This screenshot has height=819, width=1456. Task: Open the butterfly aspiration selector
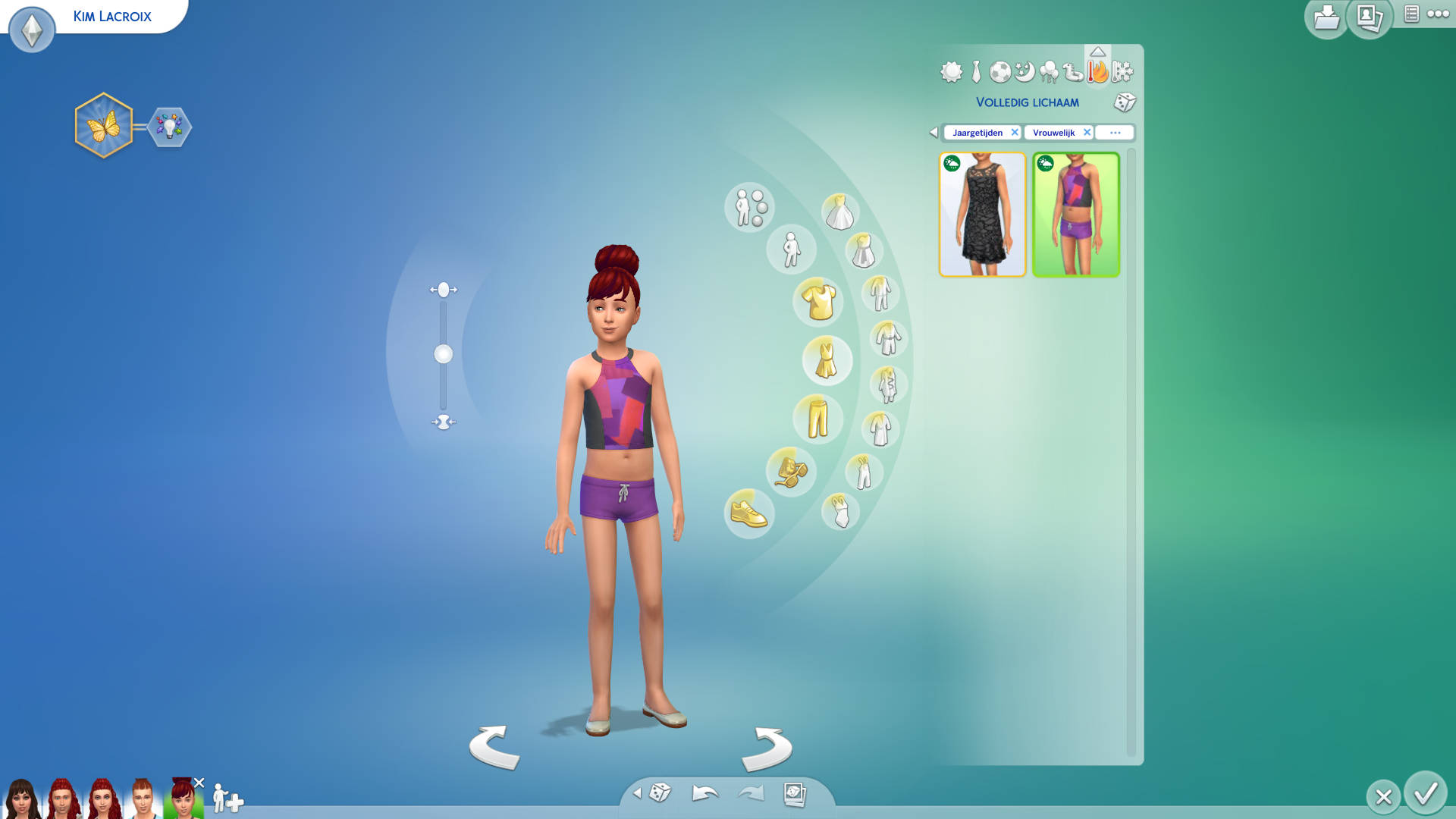click(x=104, y=126)
